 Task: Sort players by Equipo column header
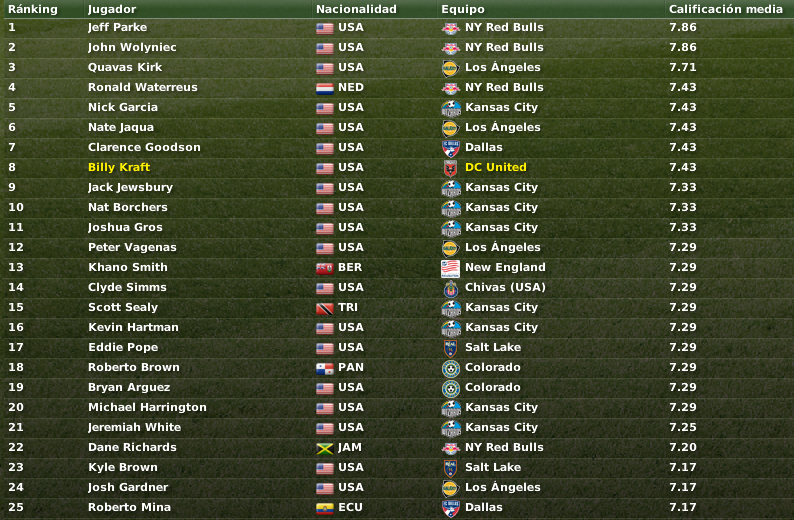coord(463,9)
